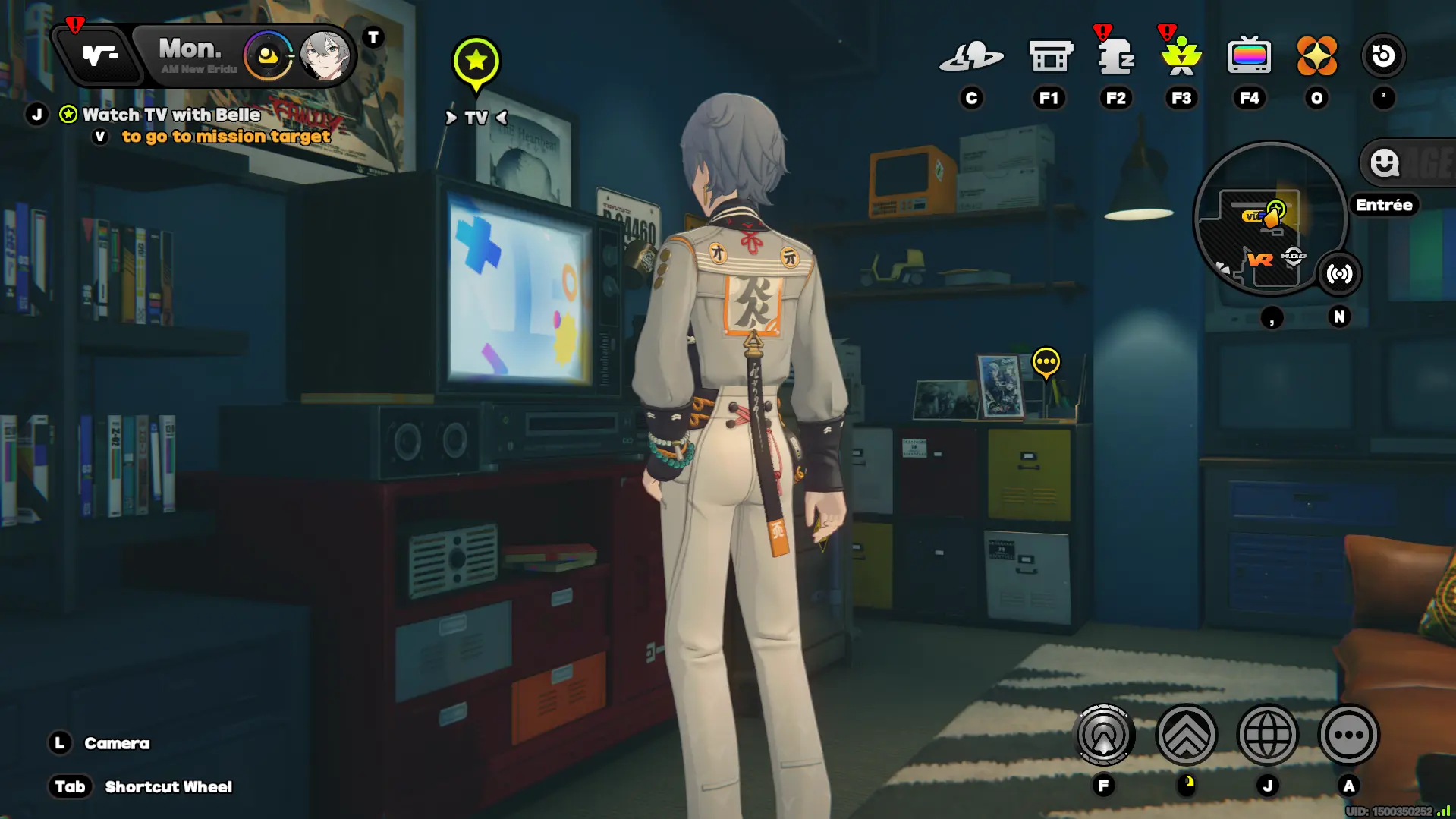Open more options via the ellipsis icon labeled A

pyautogui.click(x=1348, y=734)
